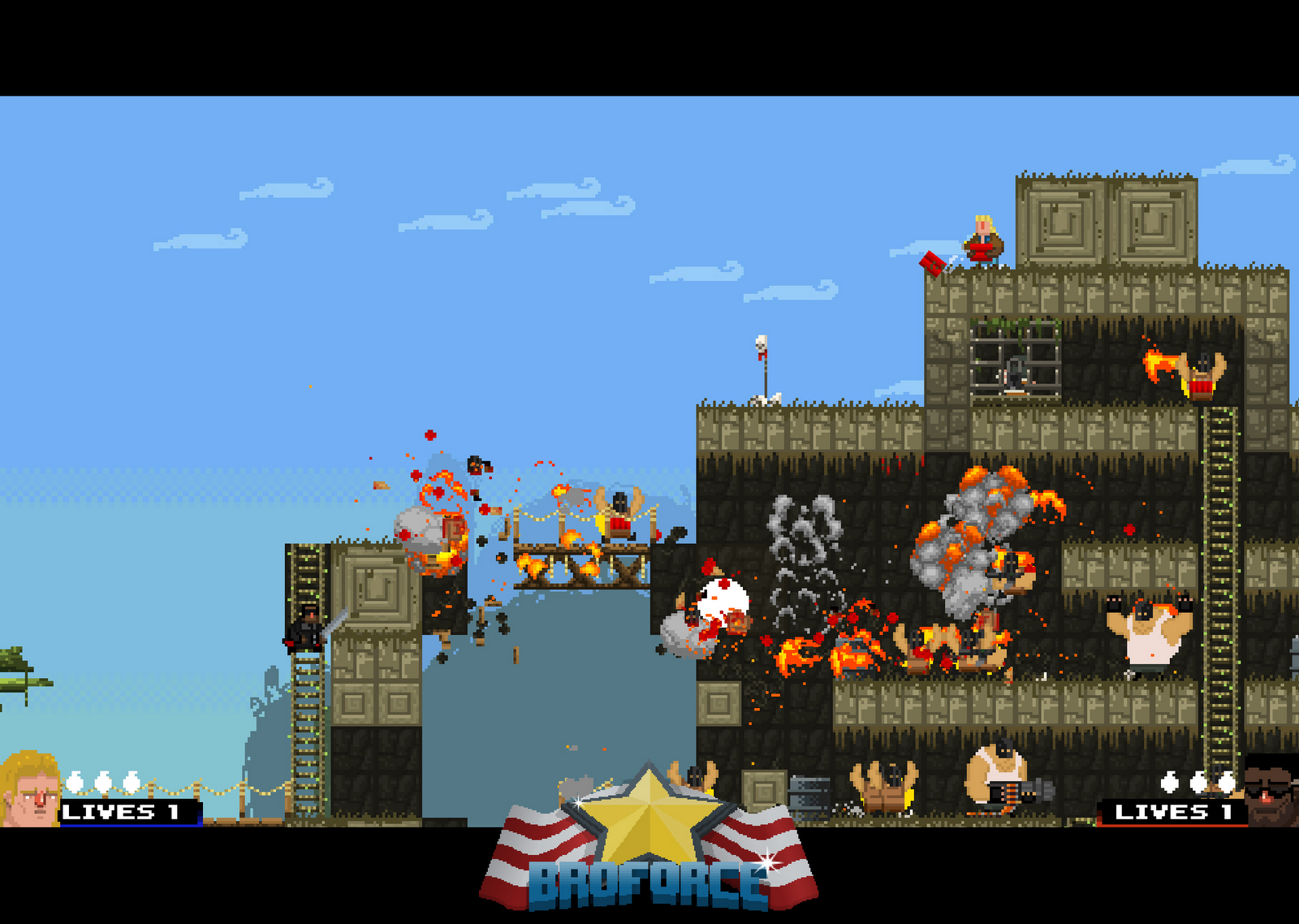The image size is (1299, 924).
Task: Toggle the flaming enemy hanging on the right ledge
Action: 1200,373
